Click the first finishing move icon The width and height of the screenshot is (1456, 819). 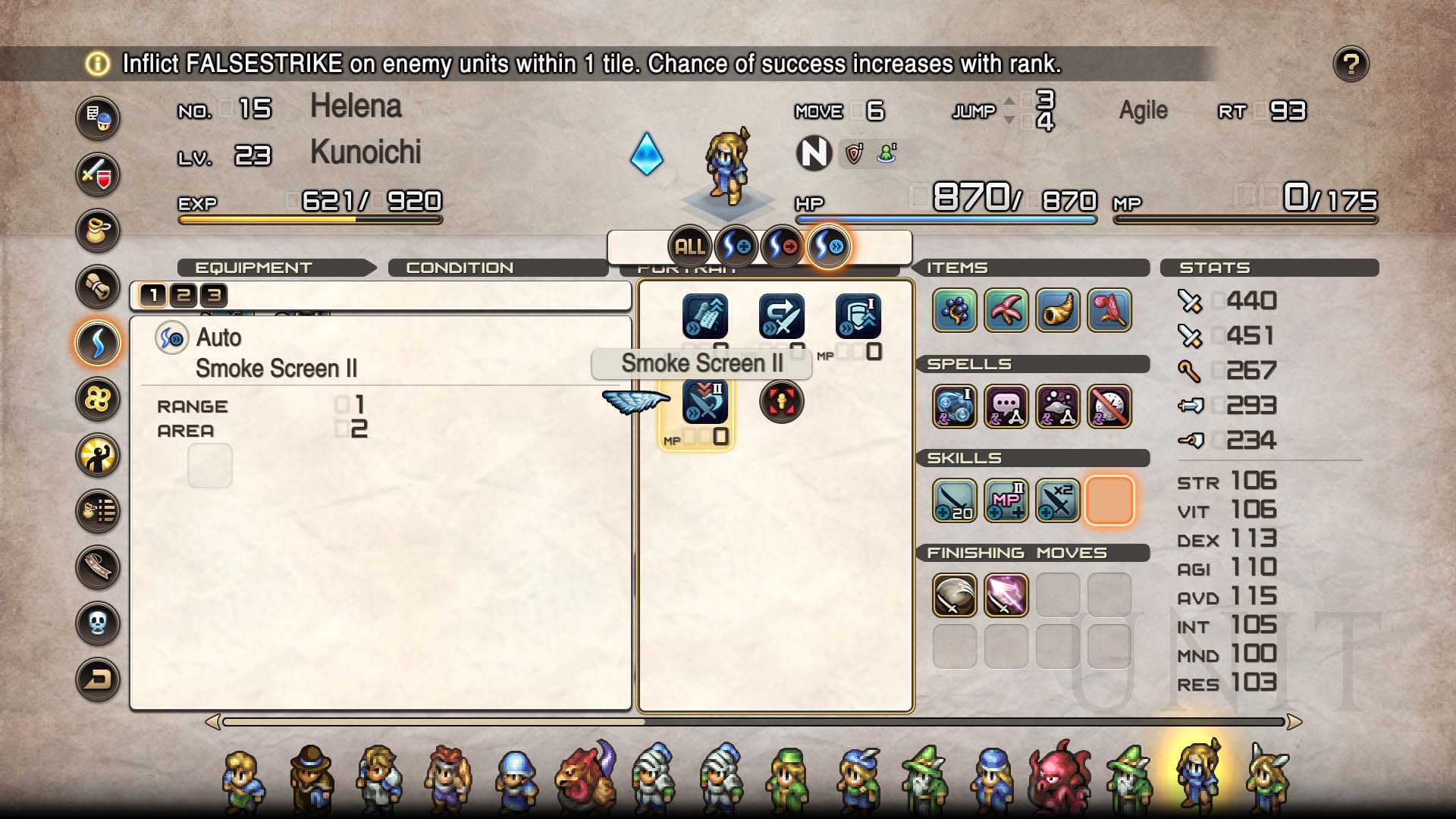(x=954, y=595)
